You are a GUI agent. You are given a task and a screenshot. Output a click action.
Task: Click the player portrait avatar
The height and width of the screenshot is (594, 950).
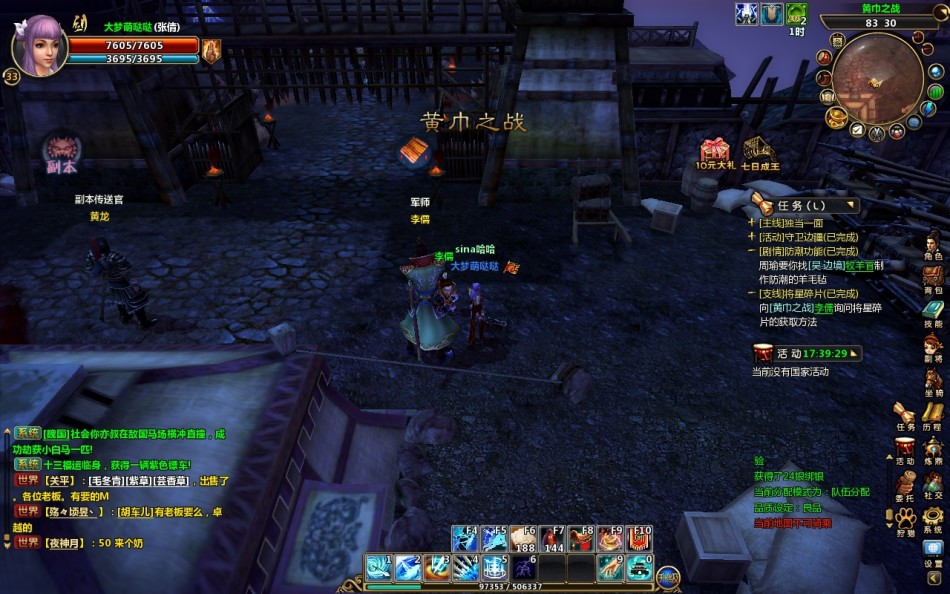click(40, 45)
